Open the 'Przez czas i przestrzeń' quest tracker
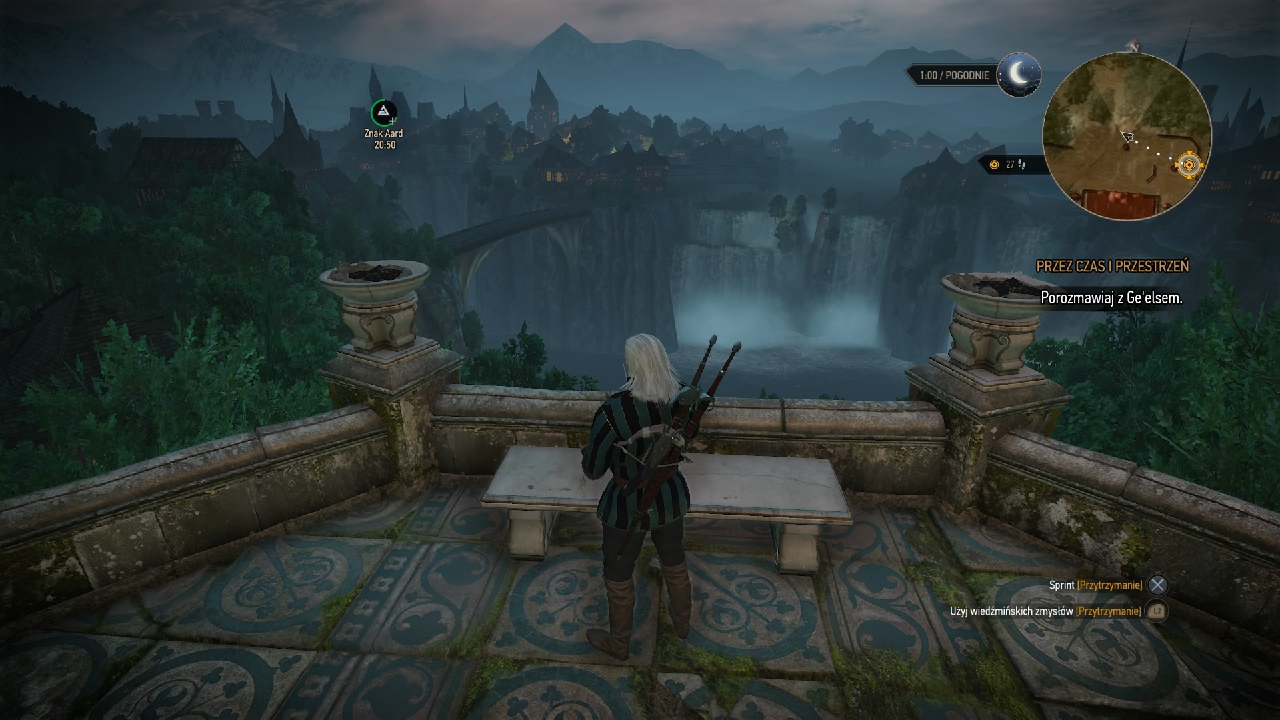Image resolution: width=1280 pixels, height=720 pixels. click(x=1112, y=266)
